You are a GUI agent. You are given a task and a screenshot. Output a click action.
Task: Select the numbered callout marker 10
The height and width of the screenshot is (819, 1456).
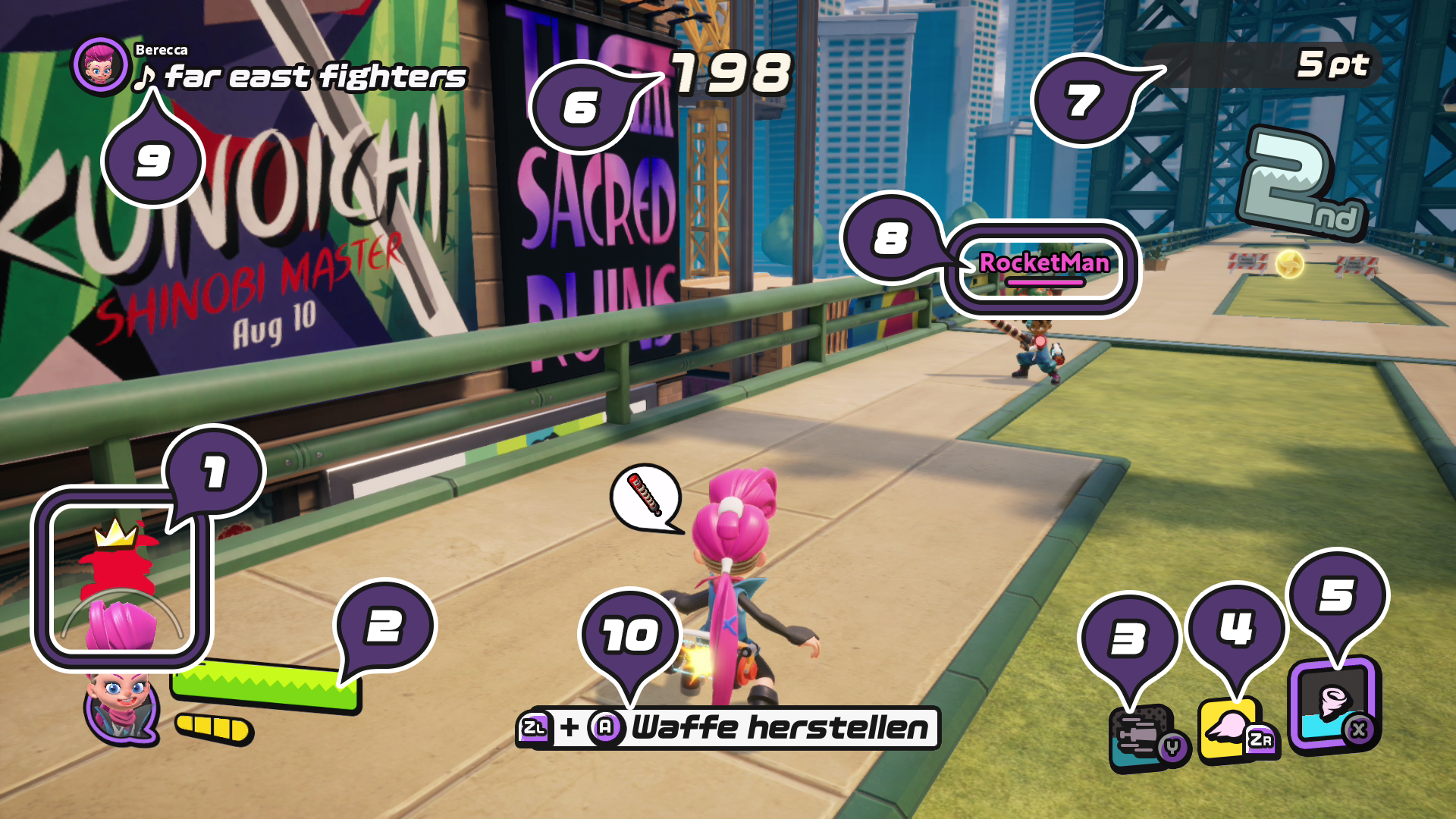(630, 635)
